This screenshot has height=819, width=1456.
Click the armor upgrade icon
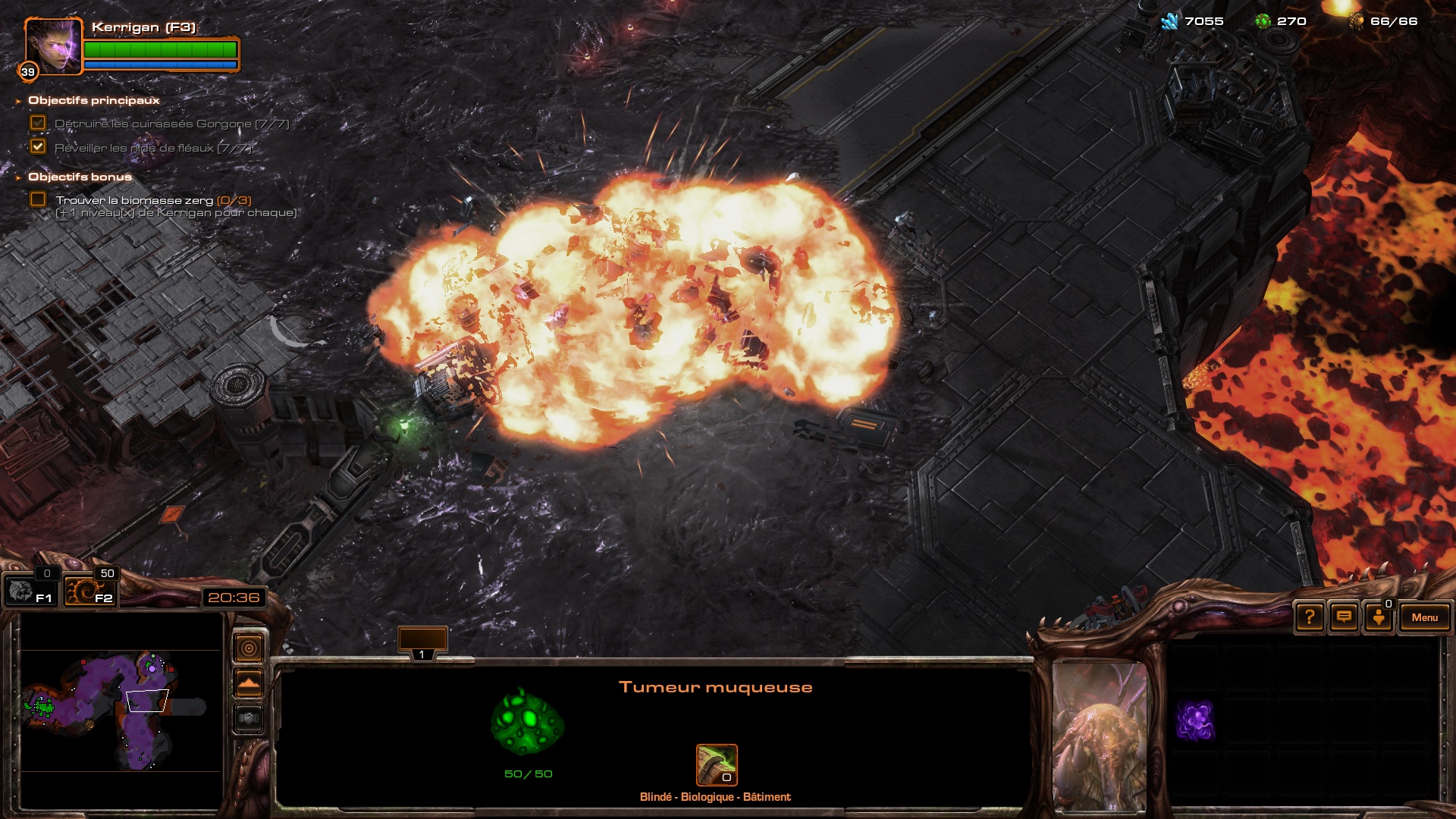coord(717,764)
